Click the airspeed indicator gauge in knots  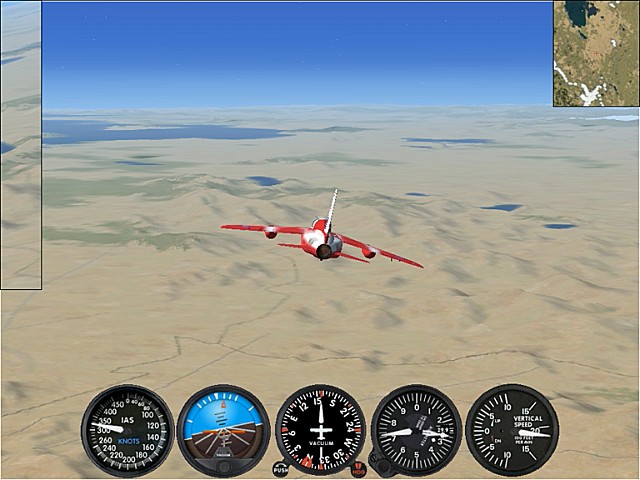(127, 430)
